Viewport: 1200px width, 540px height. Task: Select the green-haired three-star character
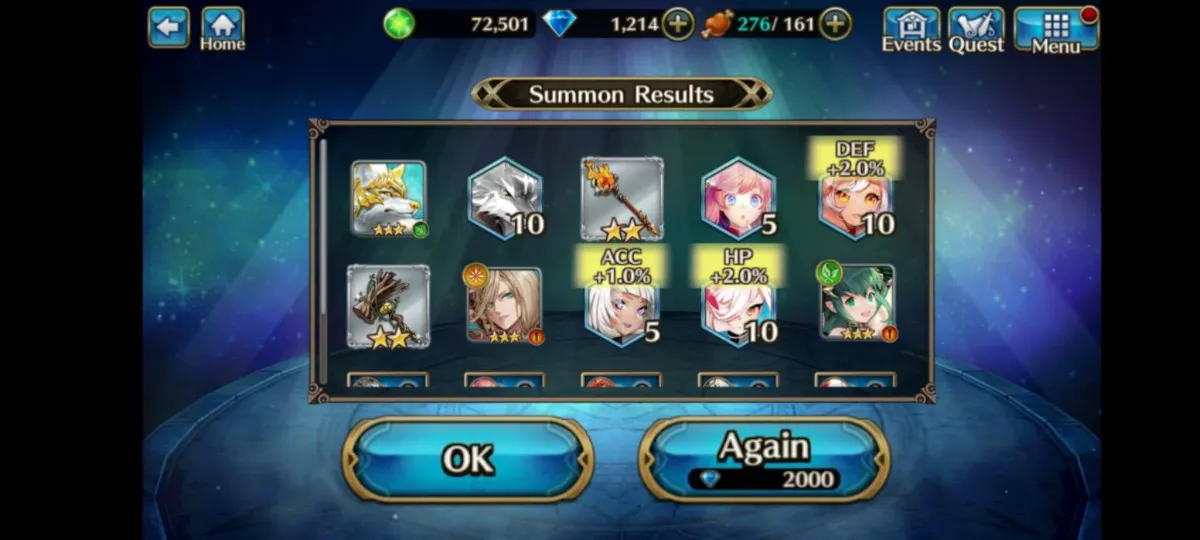pos(857,303)
